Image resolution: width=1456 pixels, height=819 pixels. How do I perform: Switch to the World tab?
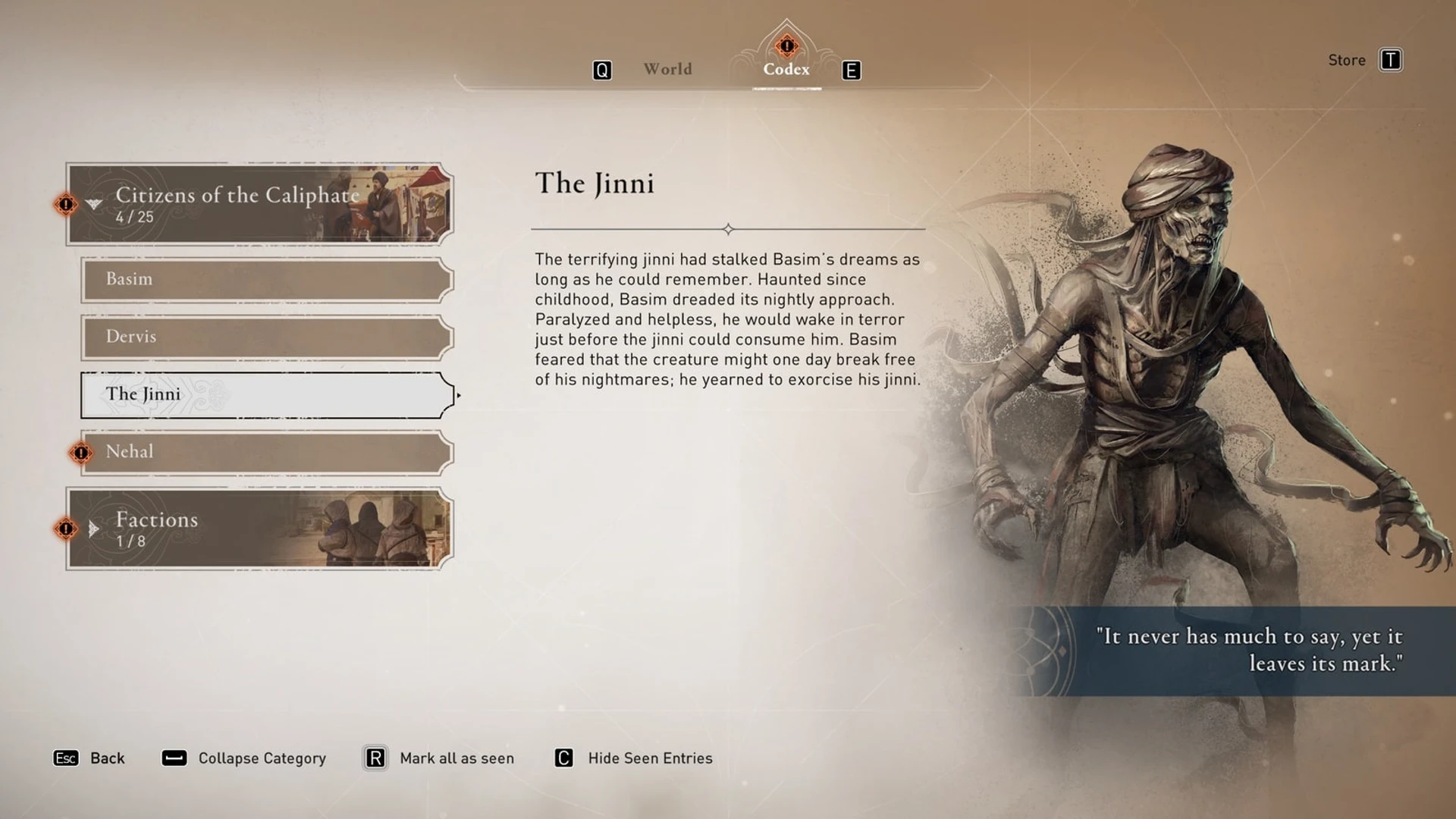pyautogui.click(x=667, y=69)
